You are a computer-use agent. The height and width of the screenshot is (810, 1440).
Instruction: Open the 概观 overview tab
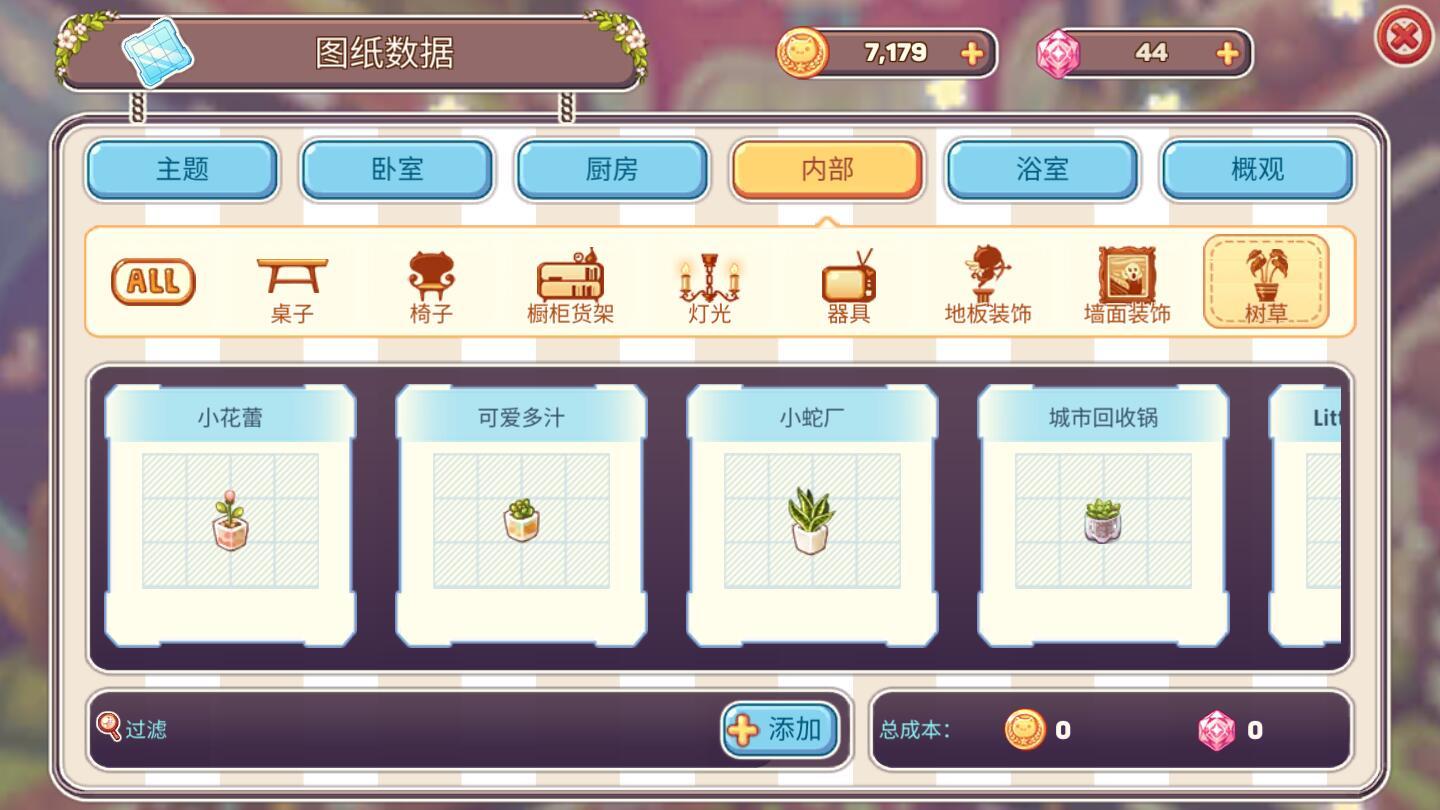(x=1257, y=169)
